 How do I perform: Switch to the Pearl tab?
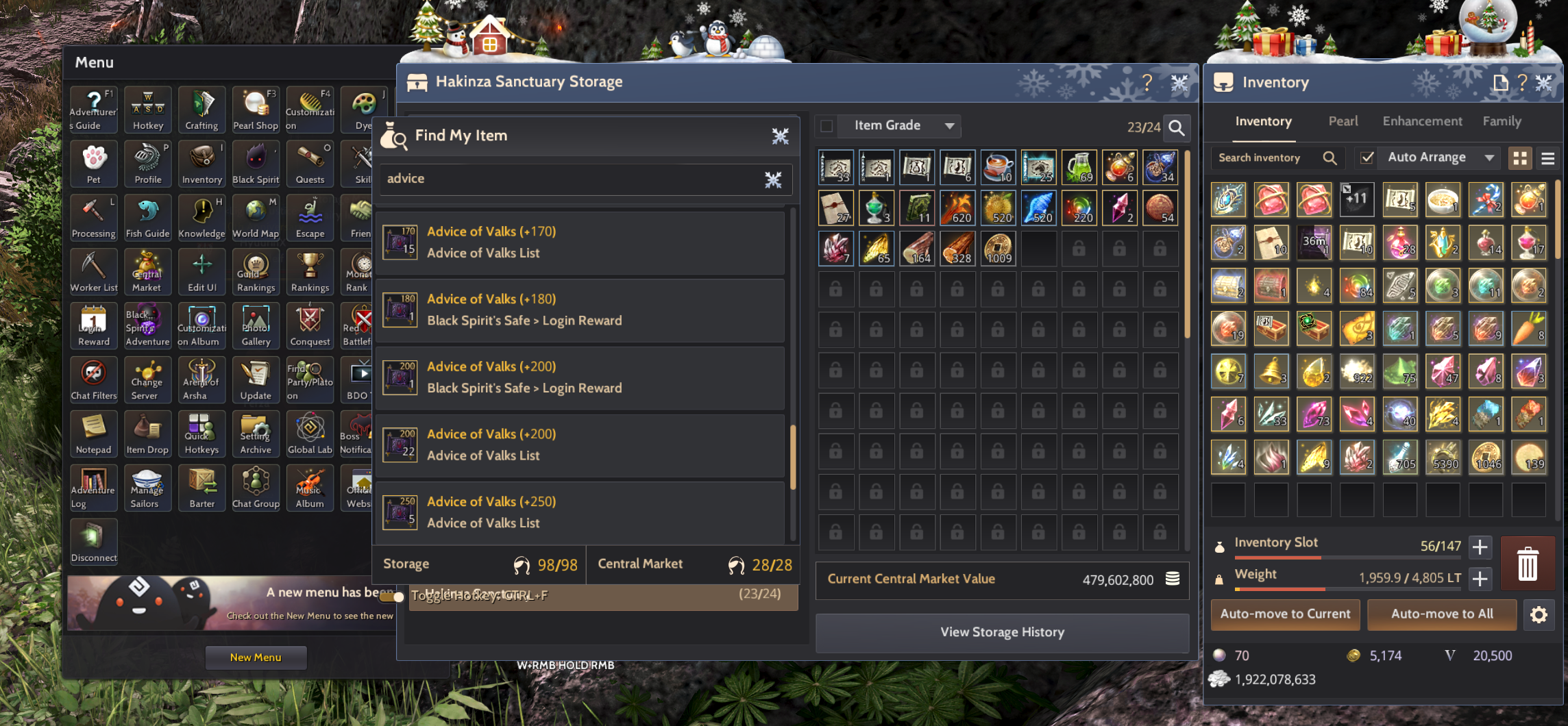point(1343,121)
